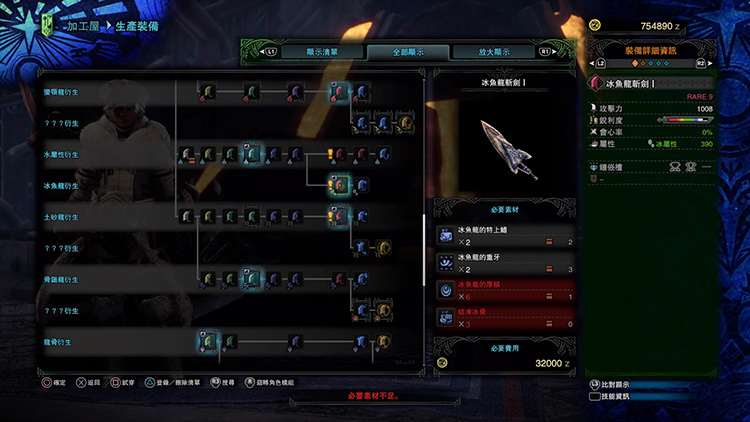The width and height of the screenshot is (750, 422).
Task: Choose the last weapon in the 冰魚龍衍生 branch
Action: (361, 185)
